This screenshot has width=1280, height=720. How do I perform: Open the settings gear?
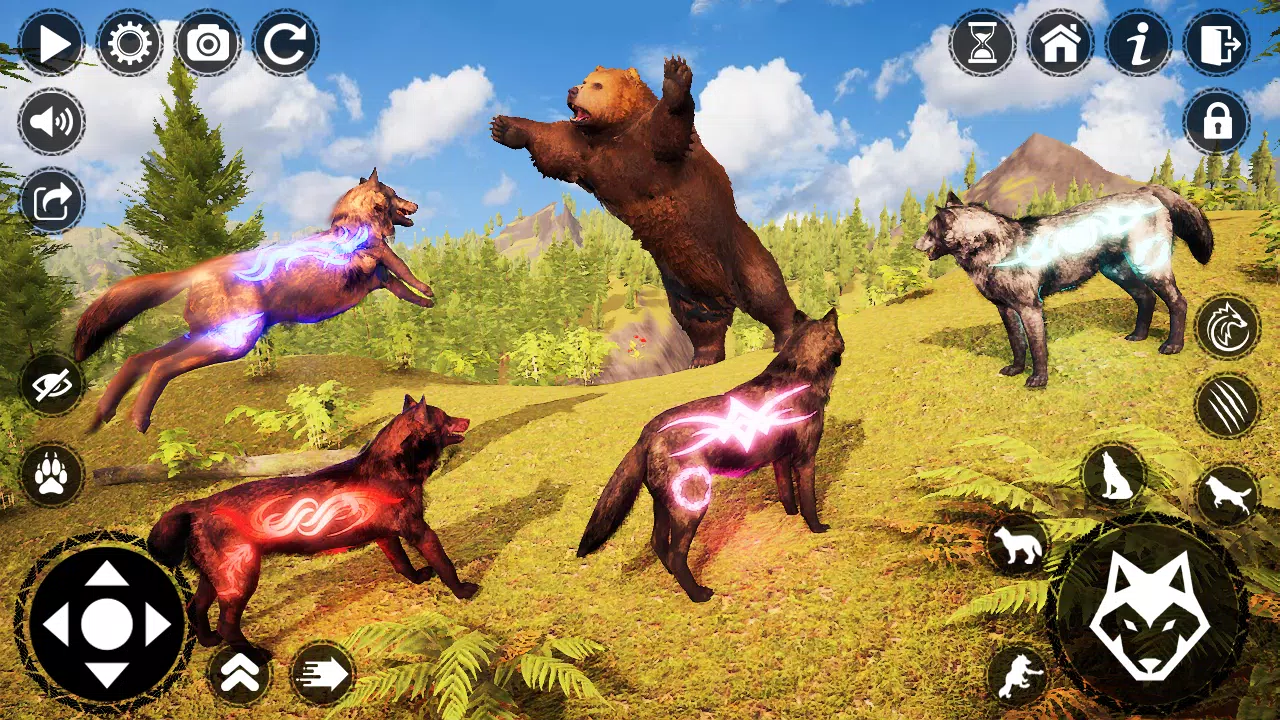[x=130, y=42]
